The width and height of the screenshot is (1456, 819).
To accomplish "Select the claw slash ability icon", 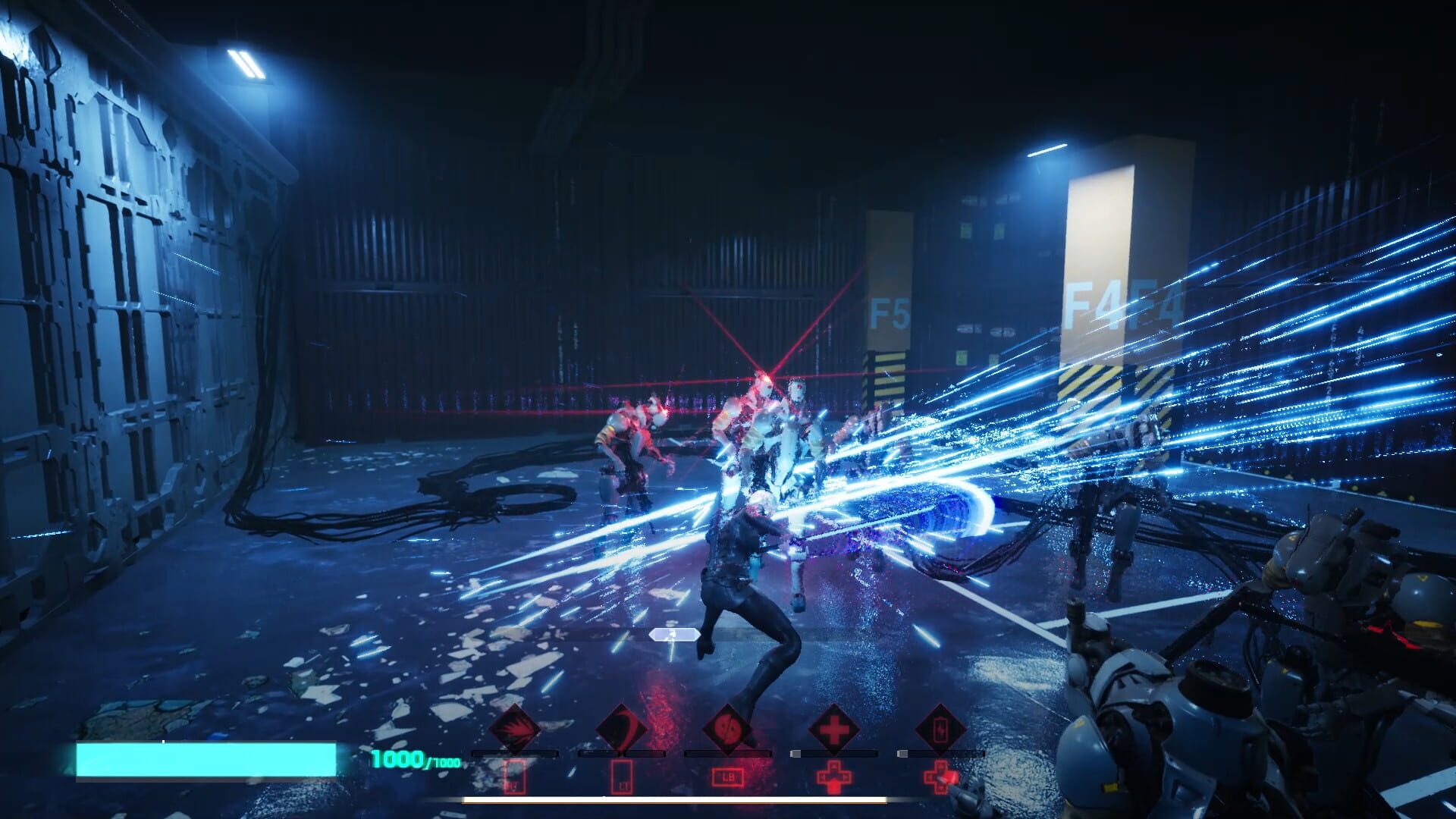I will pos(514,729).
